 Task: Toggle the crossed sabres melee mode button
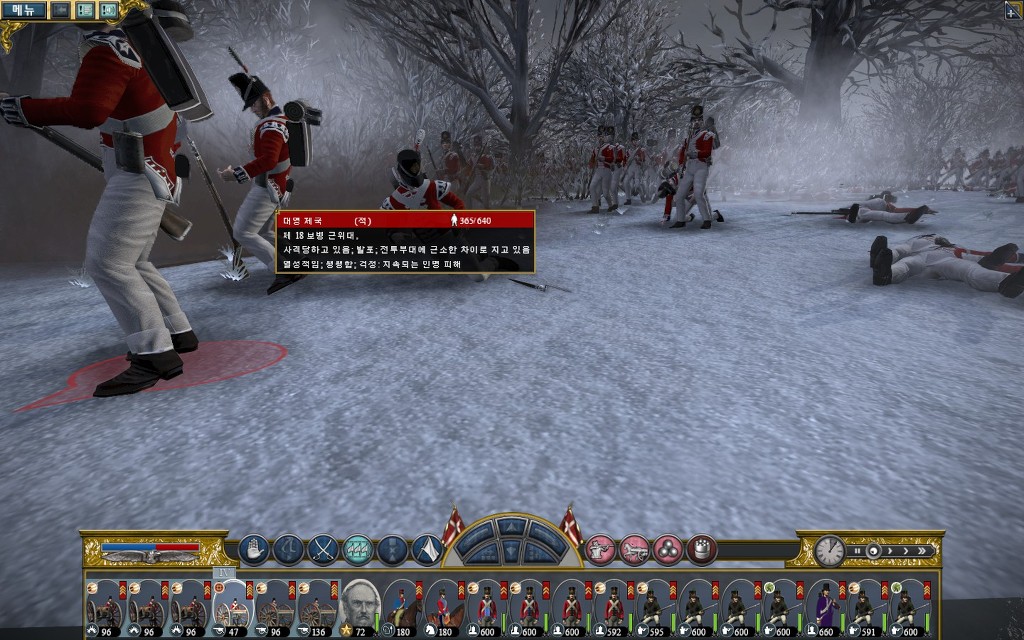tap(323, 549)
